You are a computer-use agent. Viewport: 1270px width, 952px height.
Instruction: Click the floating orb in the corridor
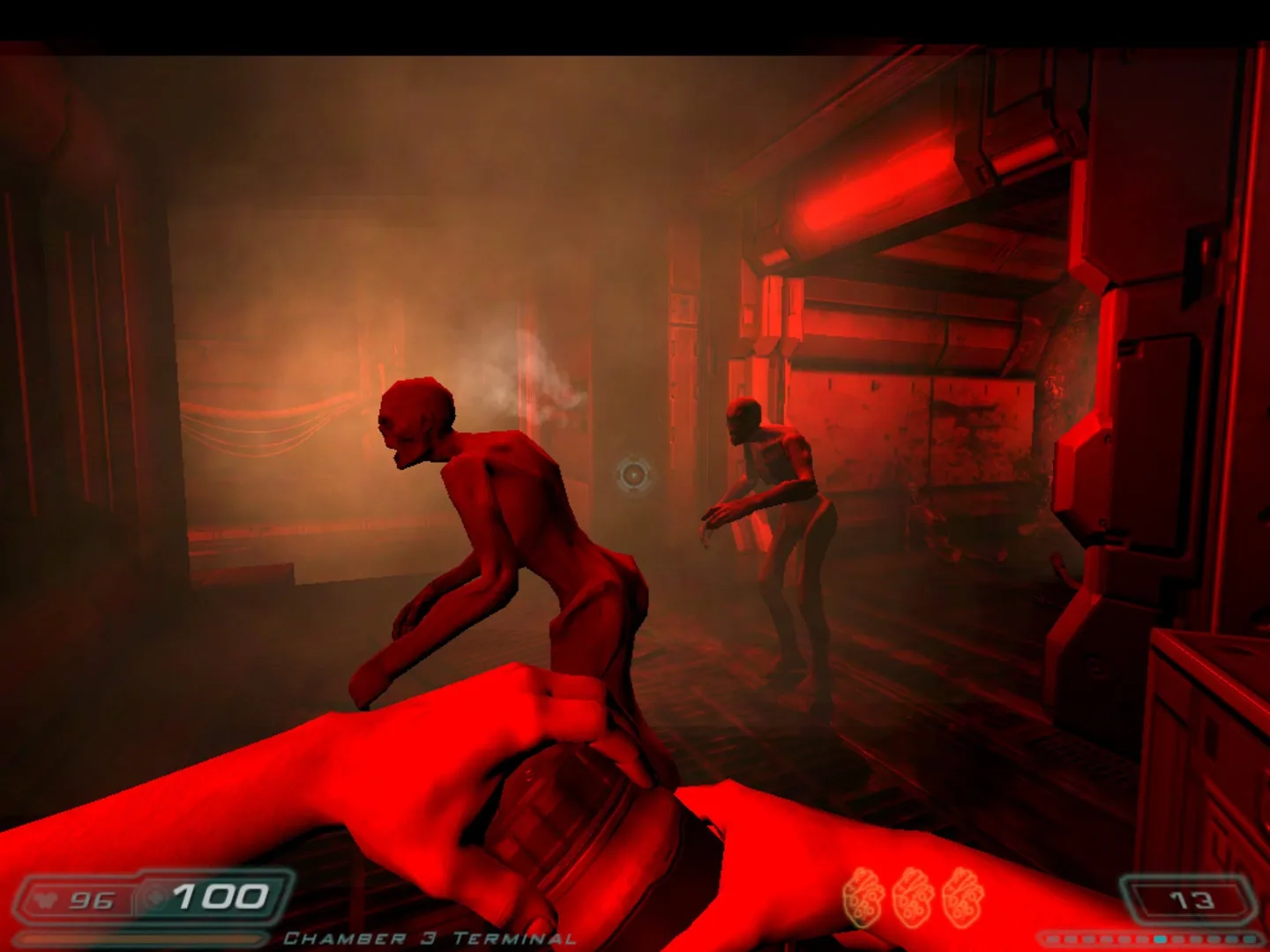(634, 476)
